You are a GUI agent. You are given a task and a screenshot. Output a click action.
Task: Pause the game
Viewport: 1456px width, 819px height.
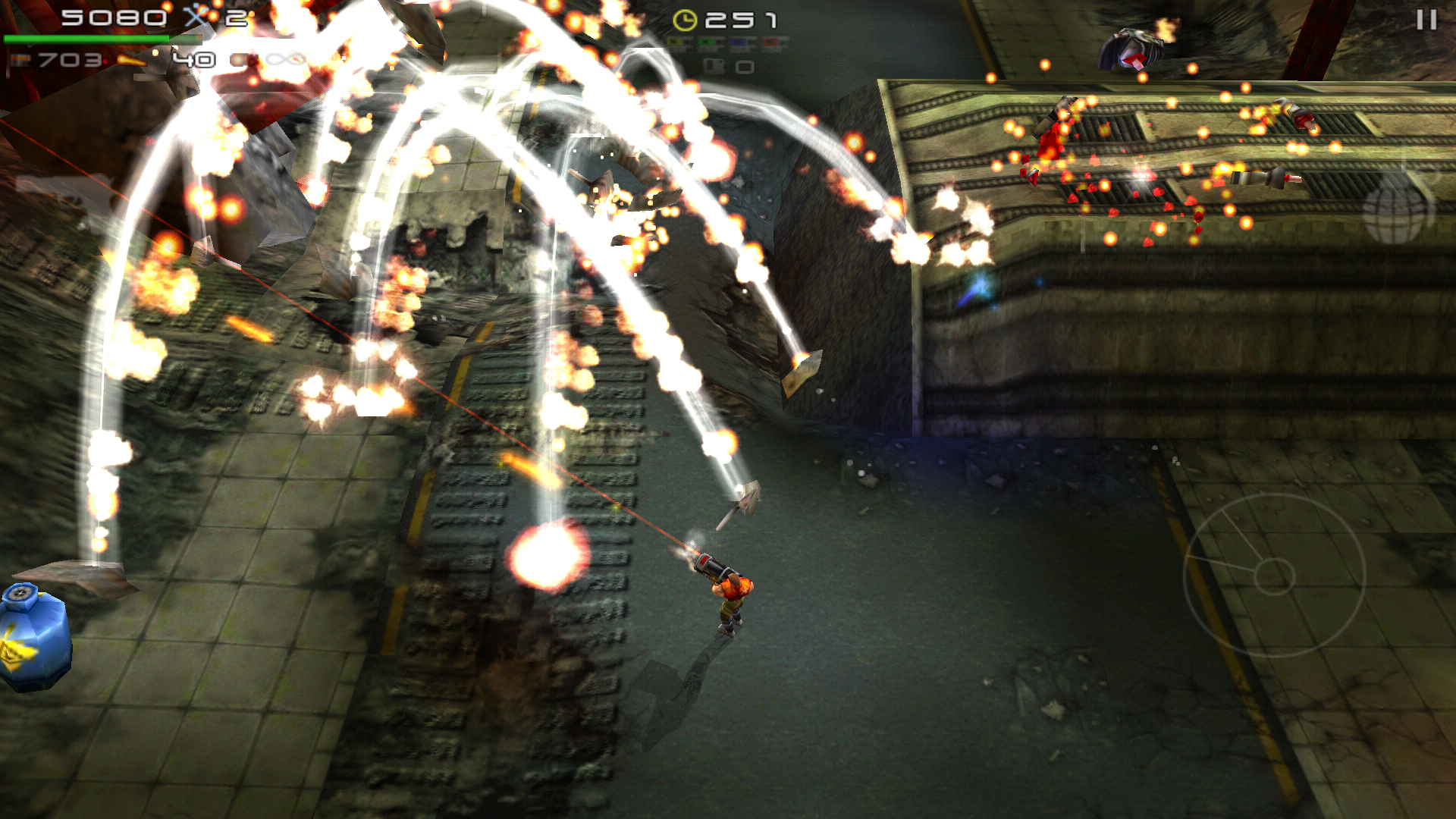(1426, 20)
